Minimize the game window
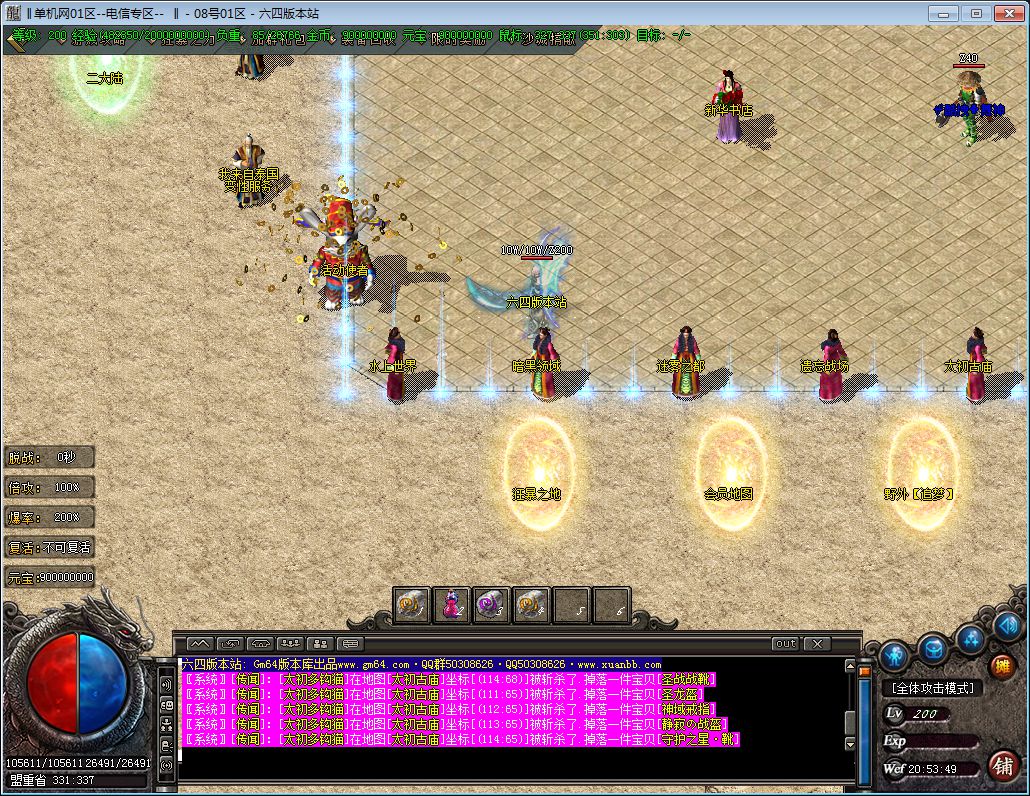Image resolution: width=1030 pixels, height=796 pixels. click(941, 13)
